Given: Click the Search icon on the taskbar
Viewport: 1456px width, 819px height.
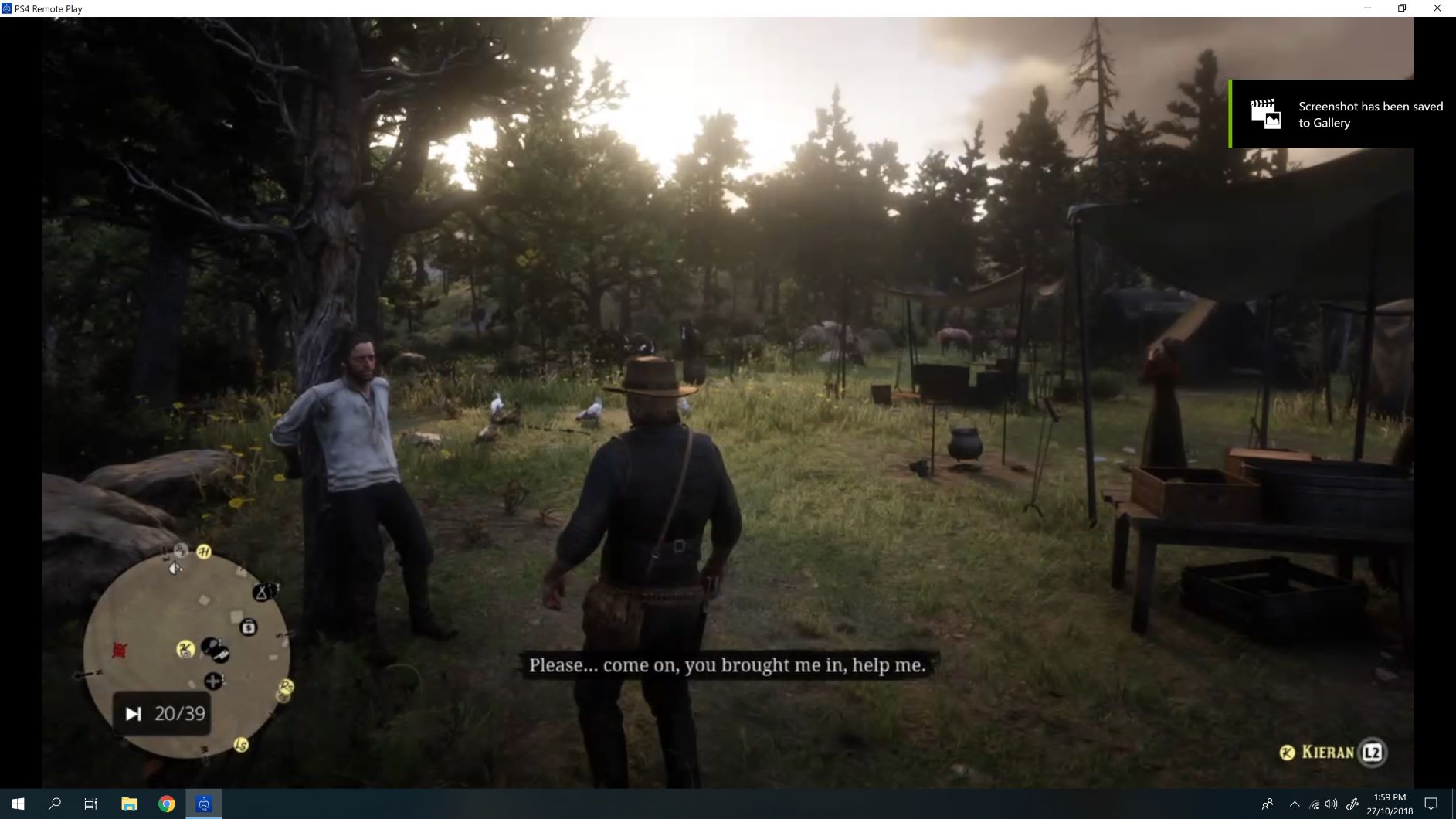Looking at the screenshot, I should (x=53, y=804).
